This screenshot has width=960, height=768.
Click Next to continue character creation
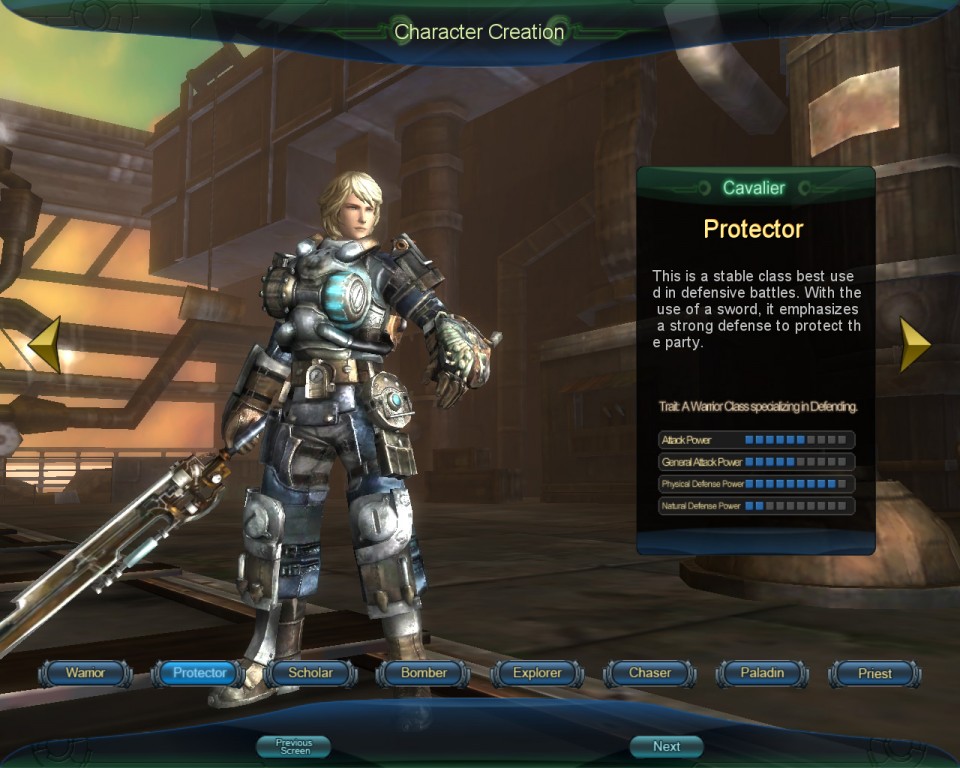click(666, 747)
